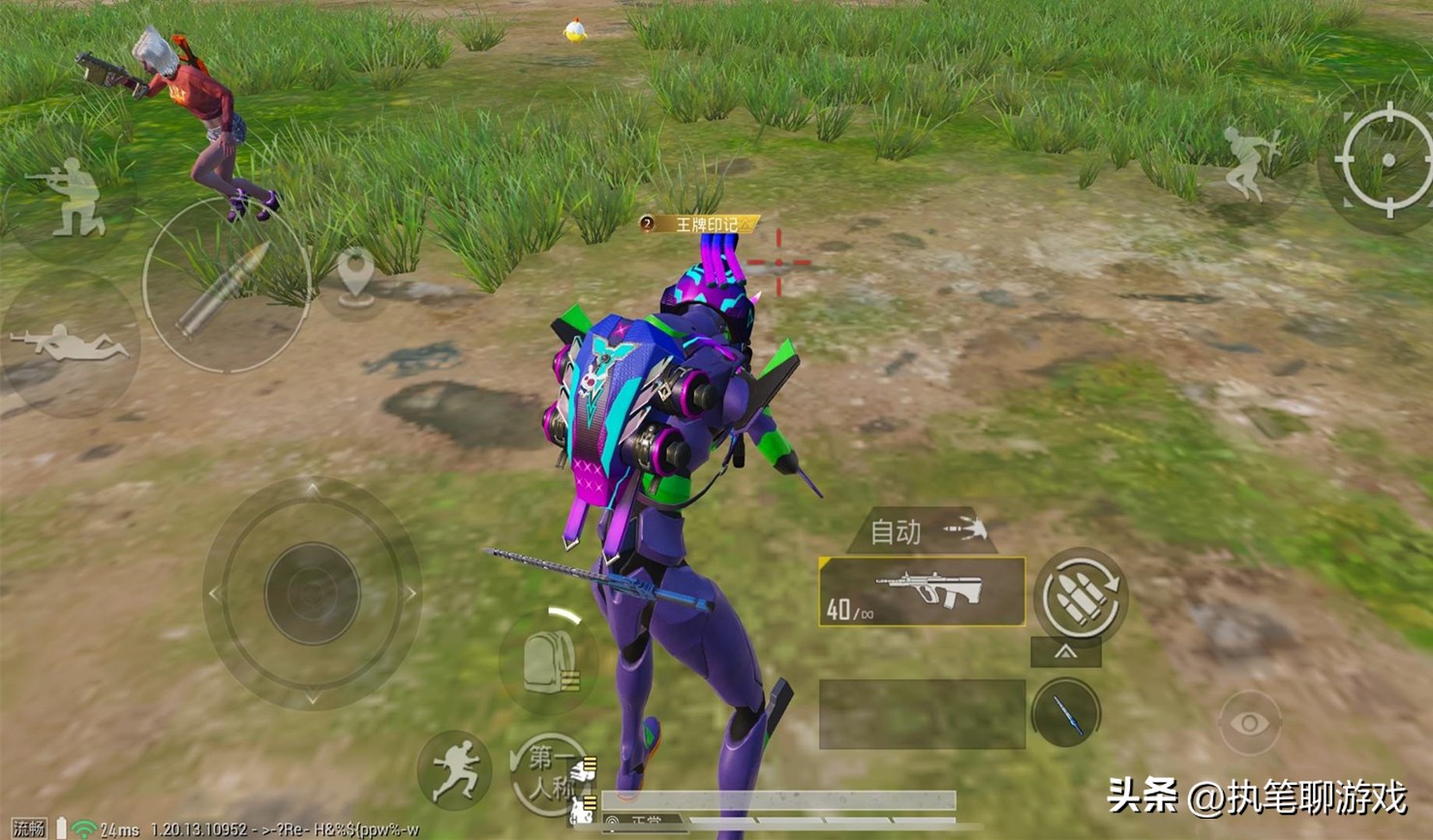Place a location marker pin
1433x840 pixels.
356,275
